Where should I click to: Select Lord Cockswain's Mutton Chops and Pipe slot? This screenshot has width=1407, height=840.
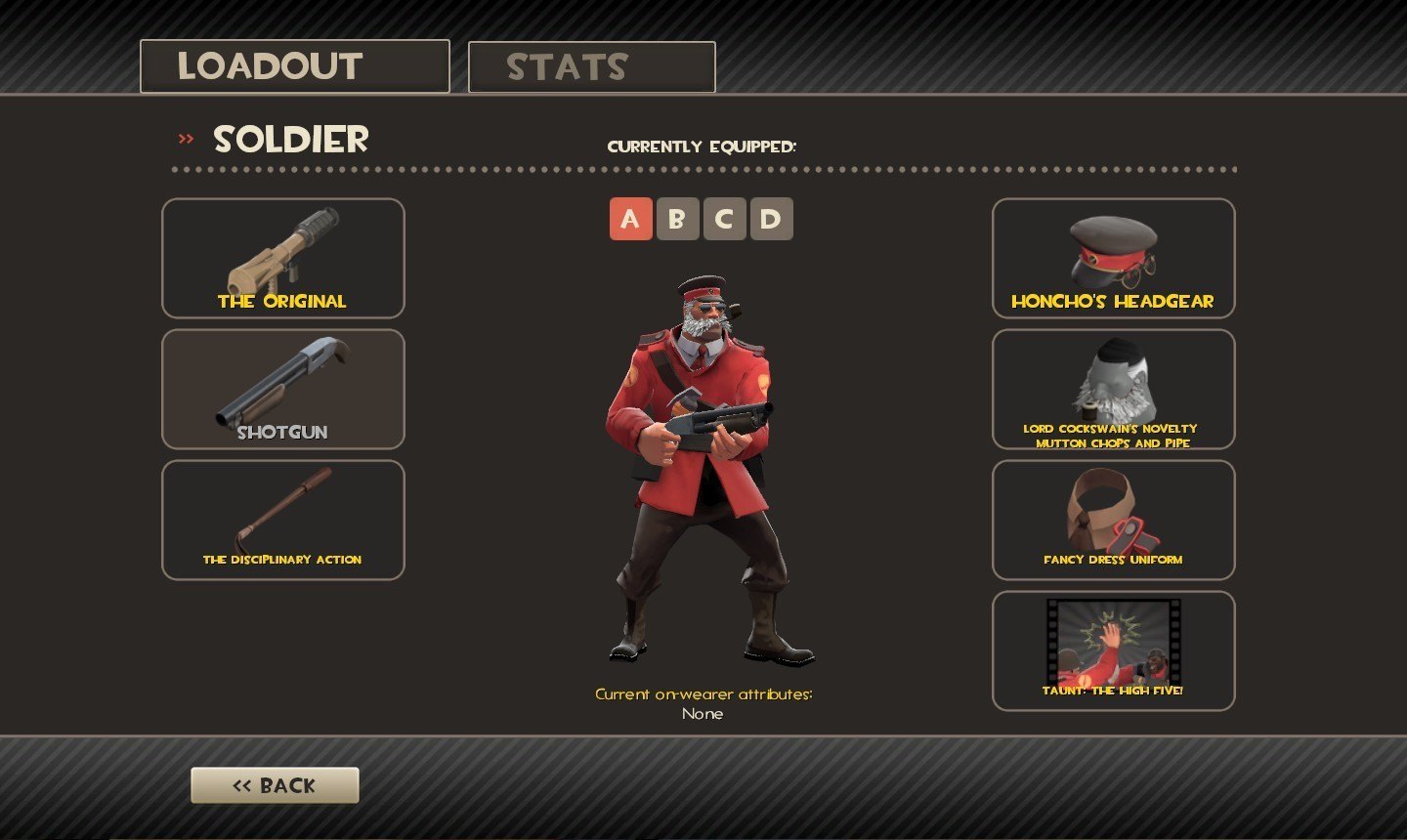[1113, 389]
